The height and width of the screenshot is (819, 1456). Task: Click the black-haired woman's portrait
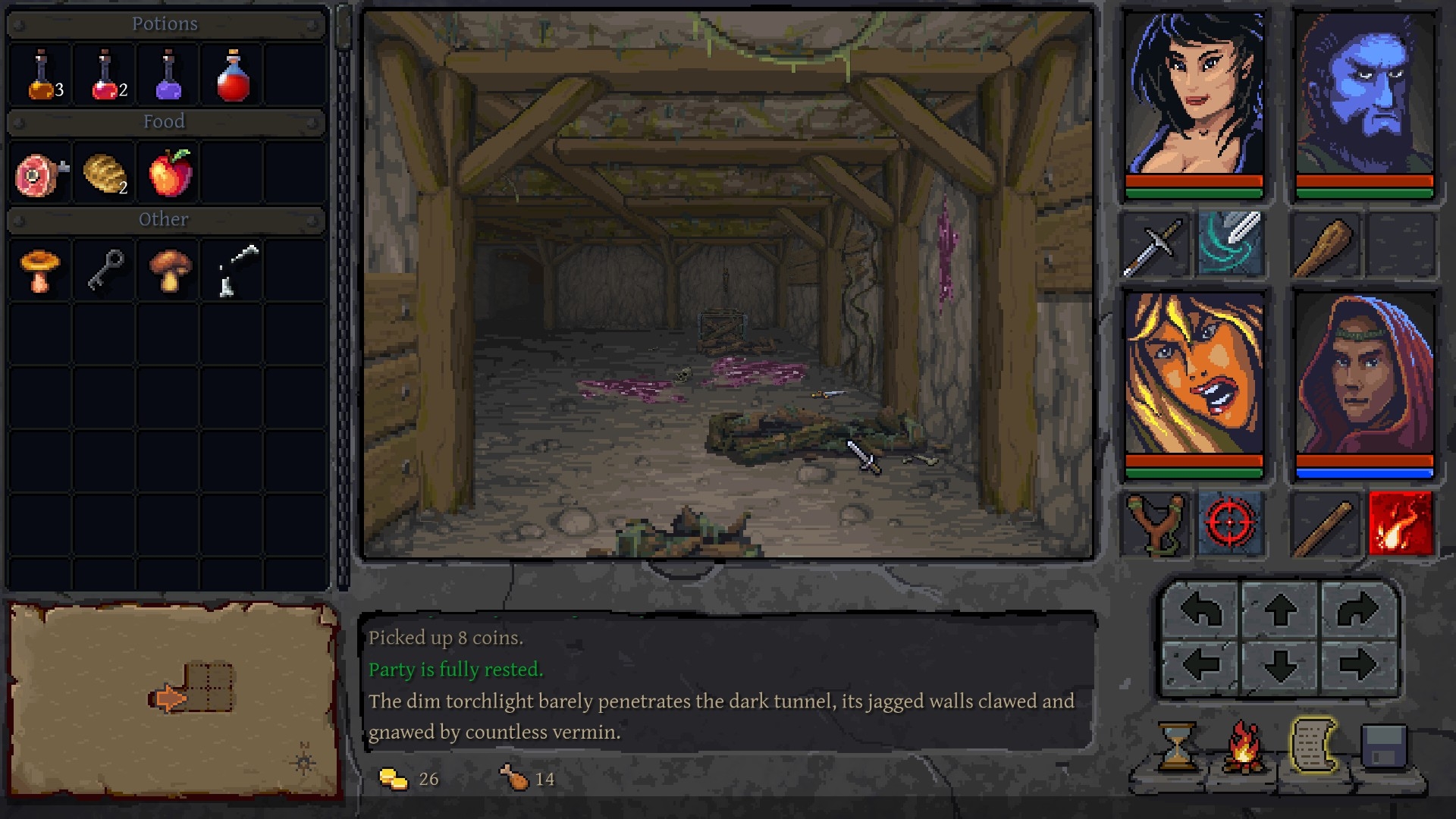1194,95
